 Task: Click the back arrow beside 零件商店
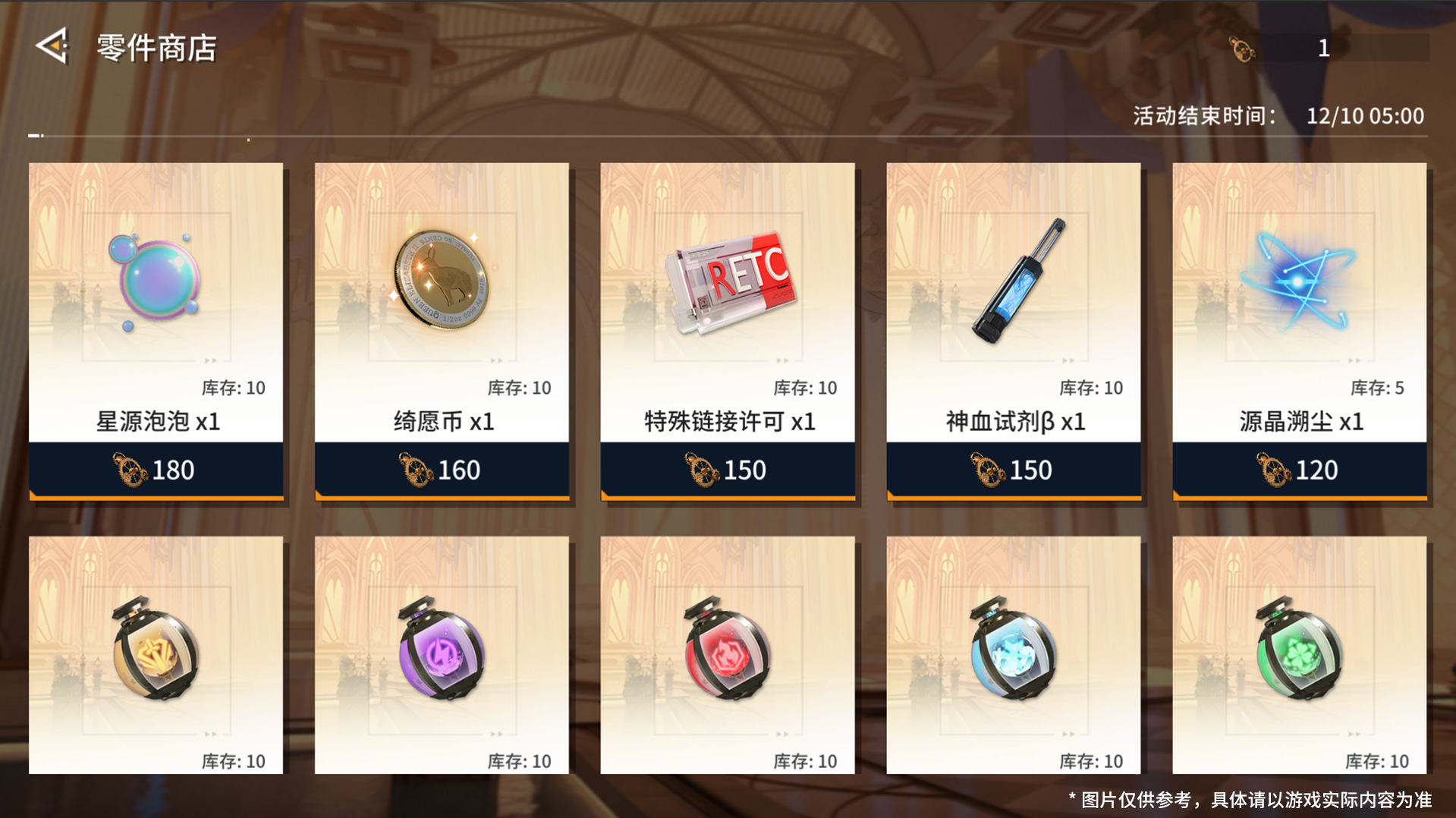(x=52, y=48)
